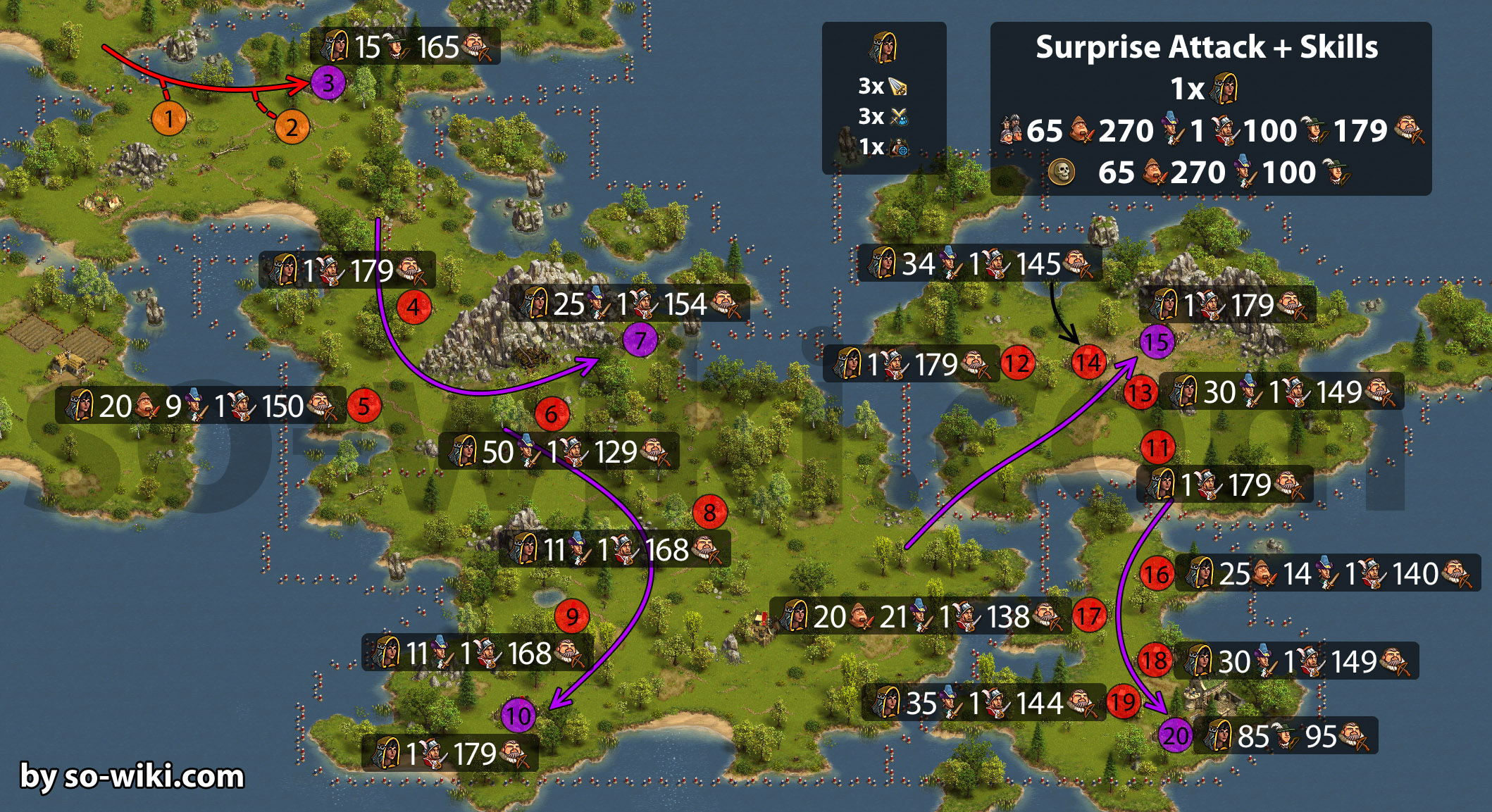Image resolution: width=1492 pixels, height=812 pixels.
Task: Select orange map marker number 1
Action: tap(169, 118)
